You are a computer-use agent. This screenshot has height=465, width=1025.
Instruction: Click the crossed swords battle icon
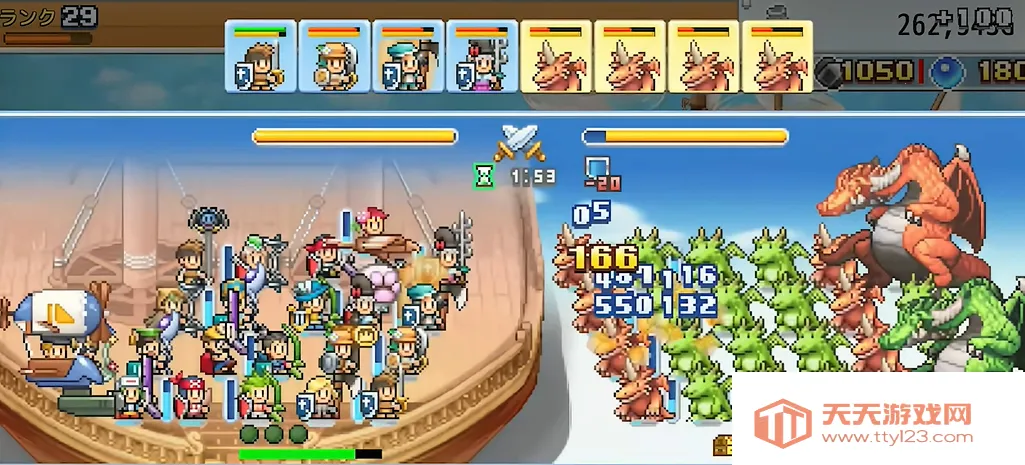pos(520,142)
